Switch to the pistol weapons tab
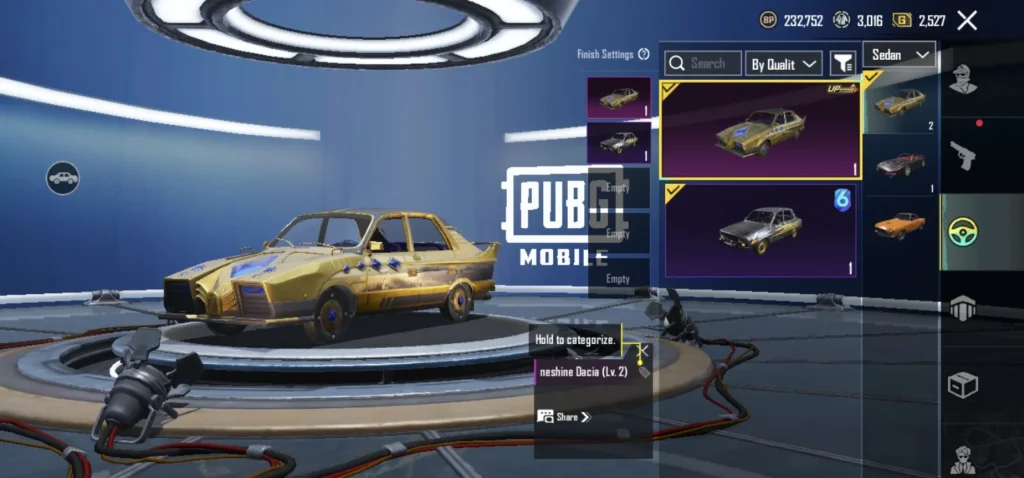 click(x=963, y=155)
